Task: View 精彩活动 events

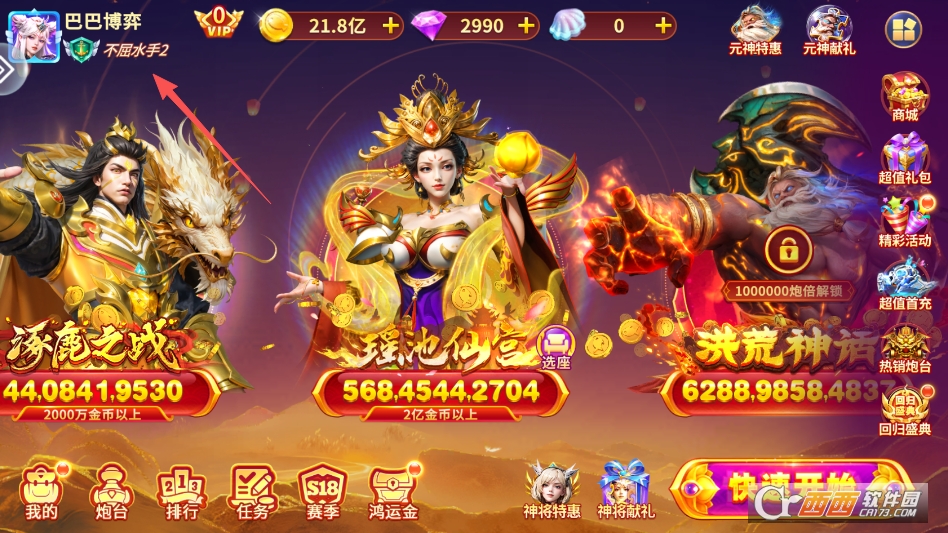Action: click(905, 222)
